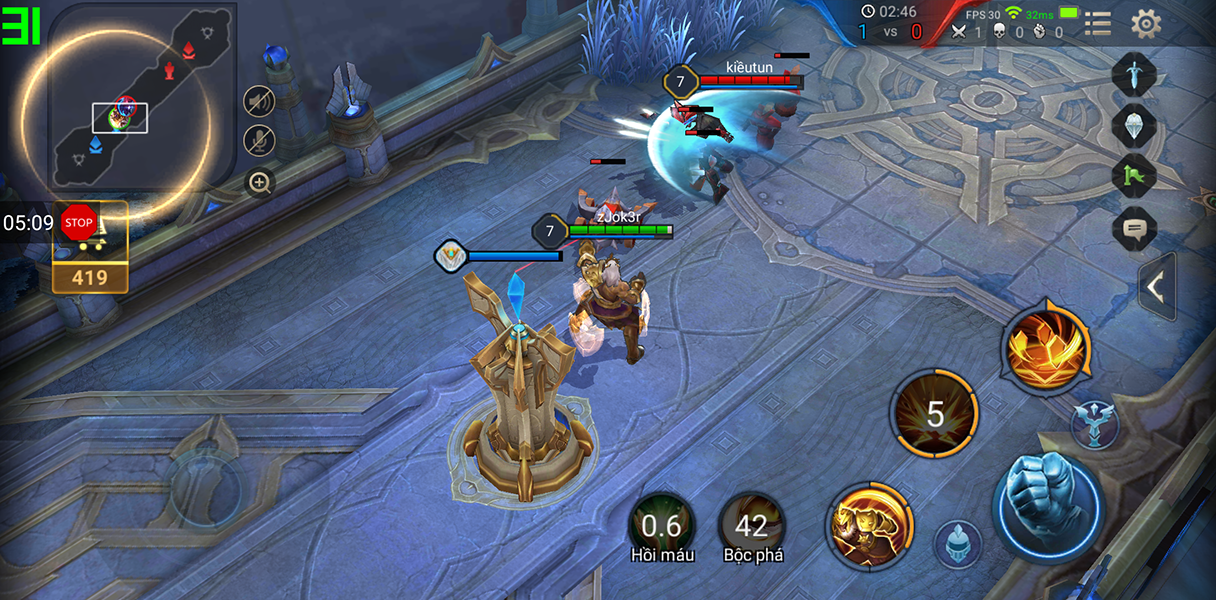Activate the flaming ultimate ability

point(1046,346)
